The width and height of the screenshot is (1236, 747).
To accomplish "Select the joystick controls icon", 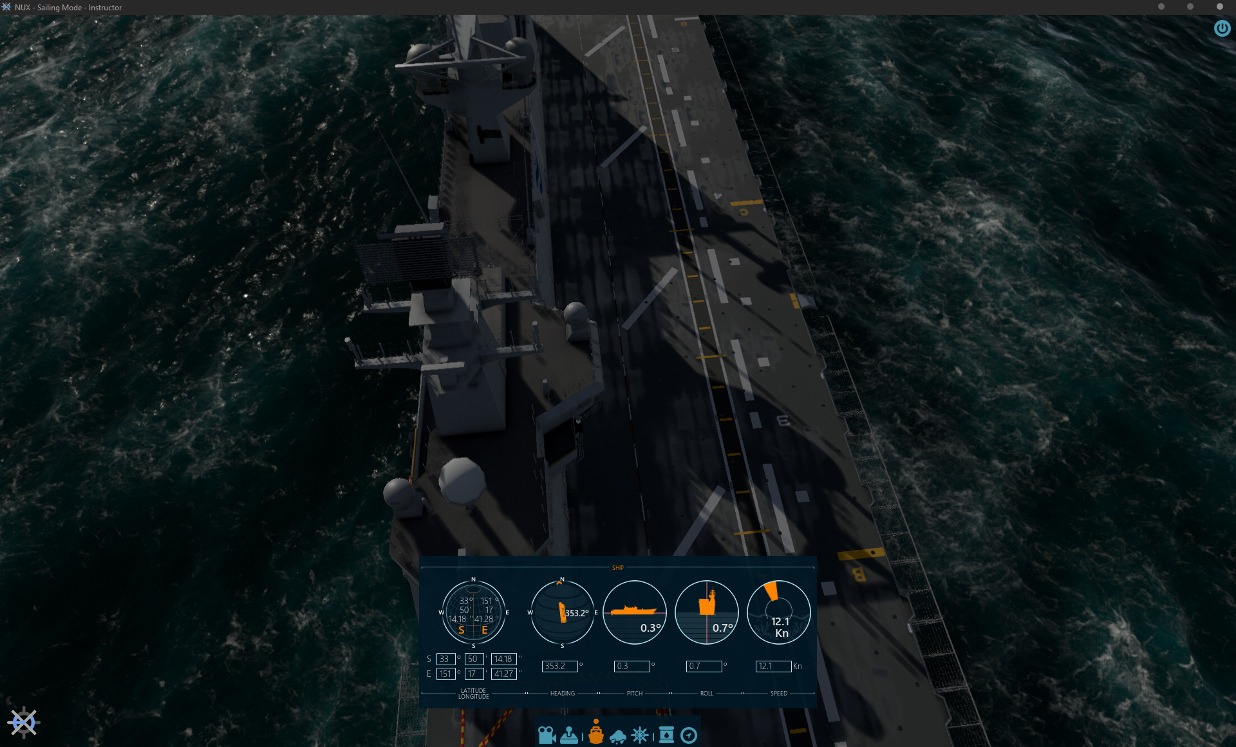I will [x=568, y=735].
